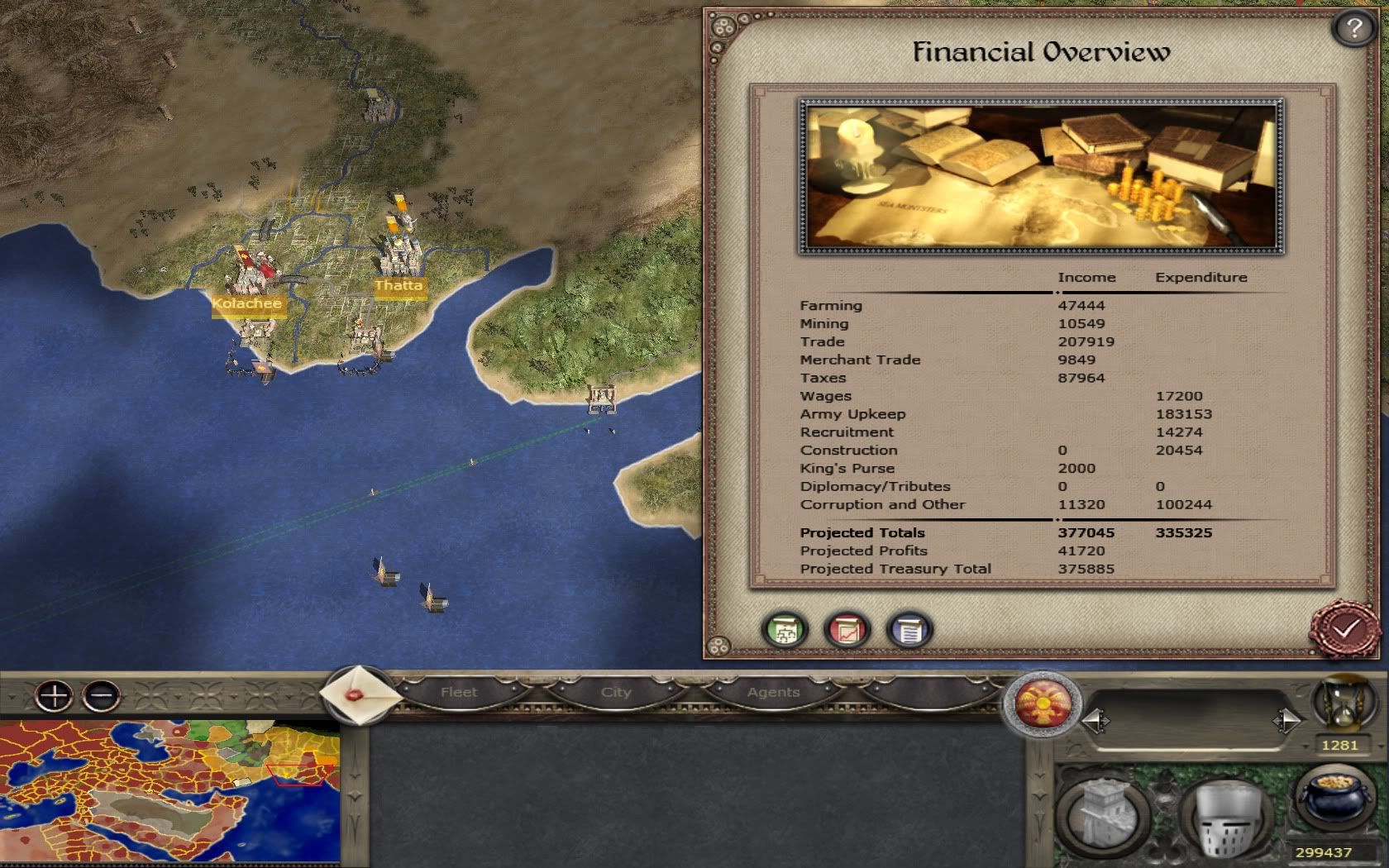Open the faction emblem overview button

tap(1041, 705)
